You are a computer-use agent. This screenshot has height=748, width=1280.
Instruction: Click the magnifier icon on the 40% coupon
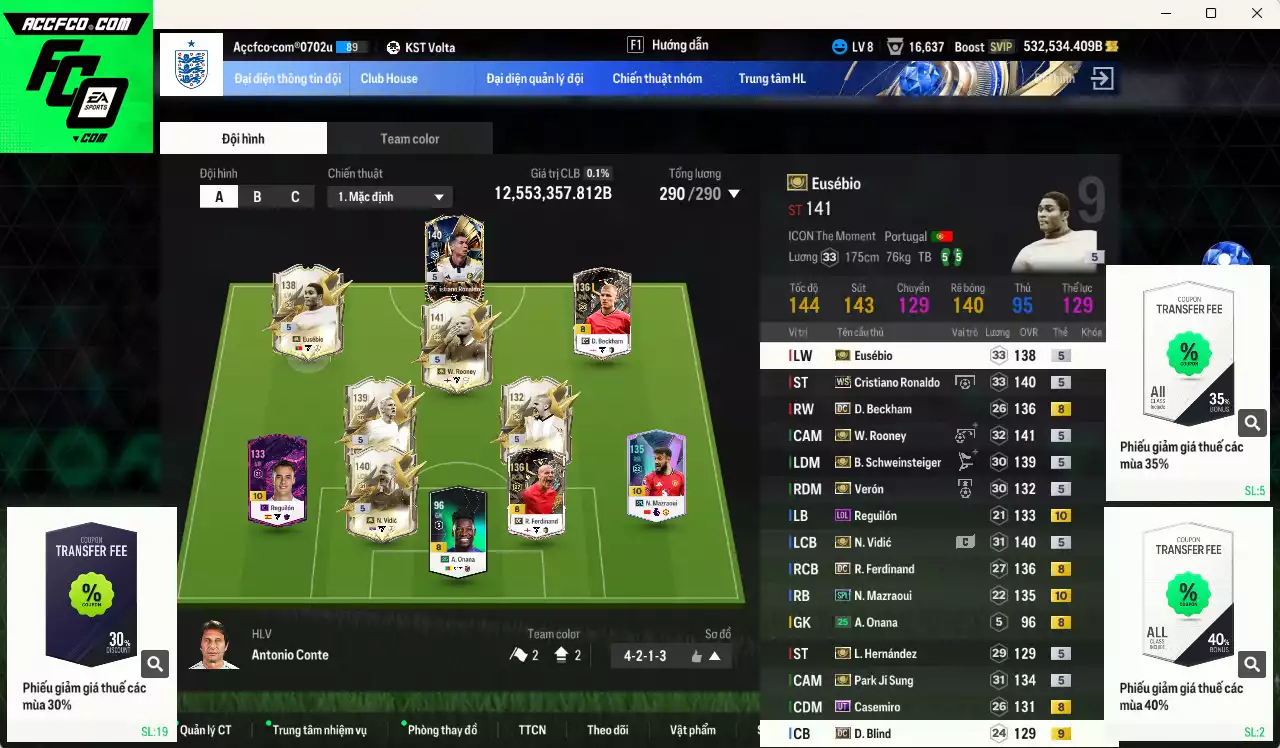pos(1253,663)
